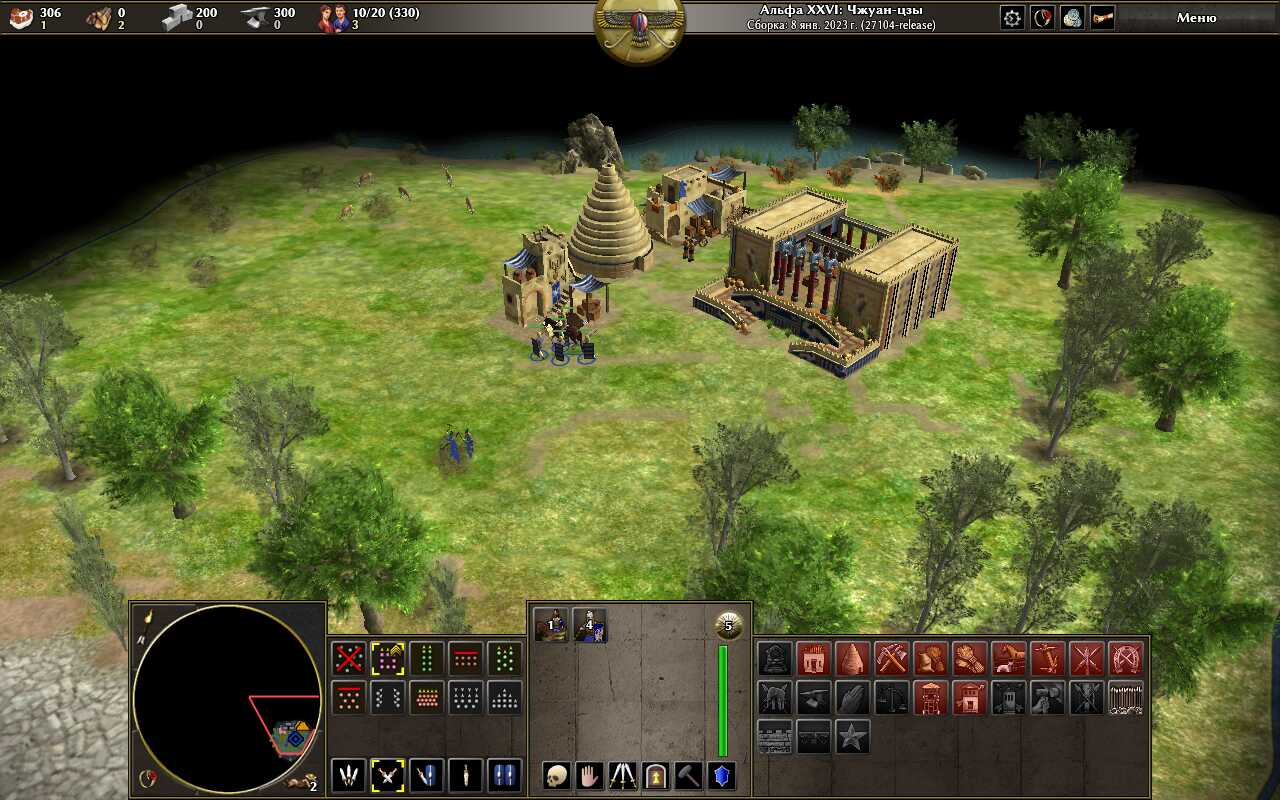The image size is (1280, 800).
Task: Stop units with the hand button
Action: (590, 775)
